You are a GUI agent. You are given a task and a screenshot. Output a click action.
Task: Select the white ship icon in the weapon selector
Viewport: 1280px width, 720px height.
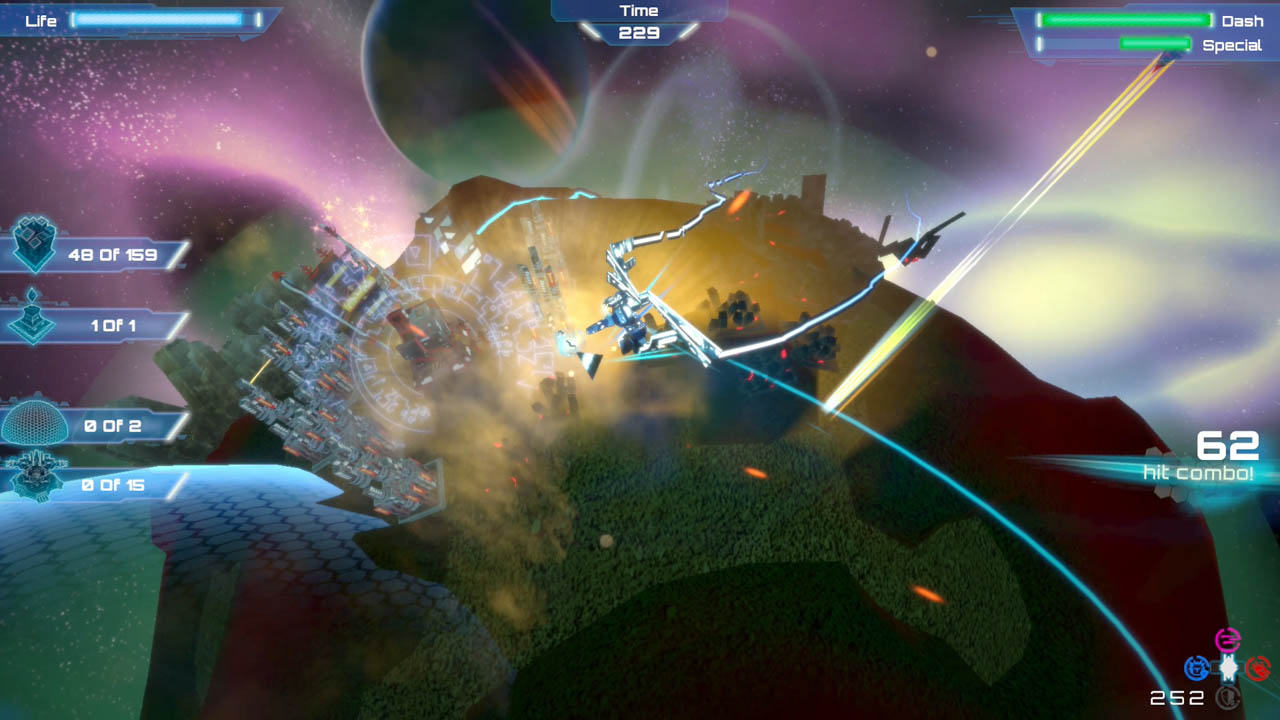[1228, 668]
